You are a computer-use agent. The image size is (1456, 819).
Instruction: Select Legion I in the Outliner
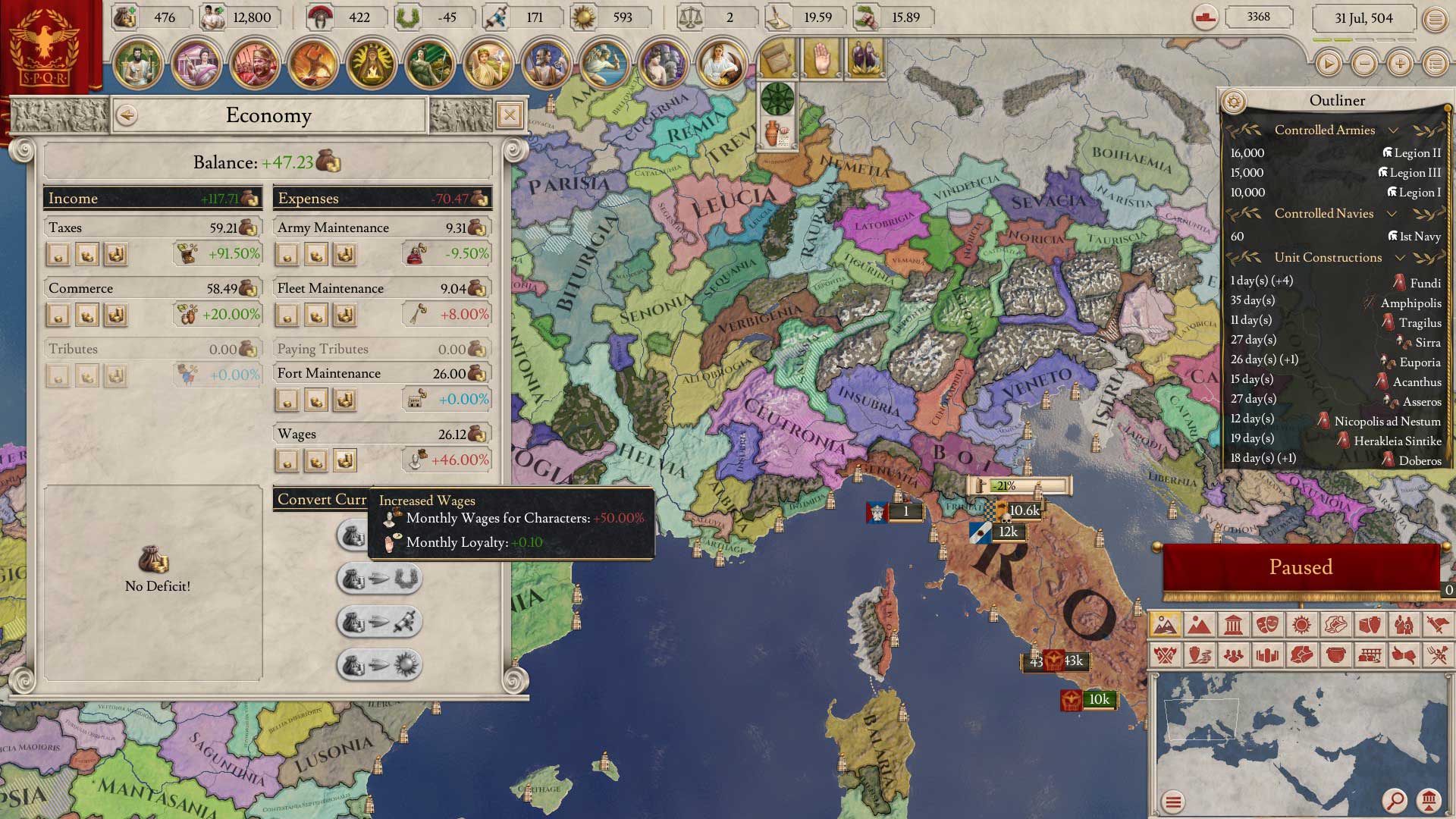(1414, 193)
